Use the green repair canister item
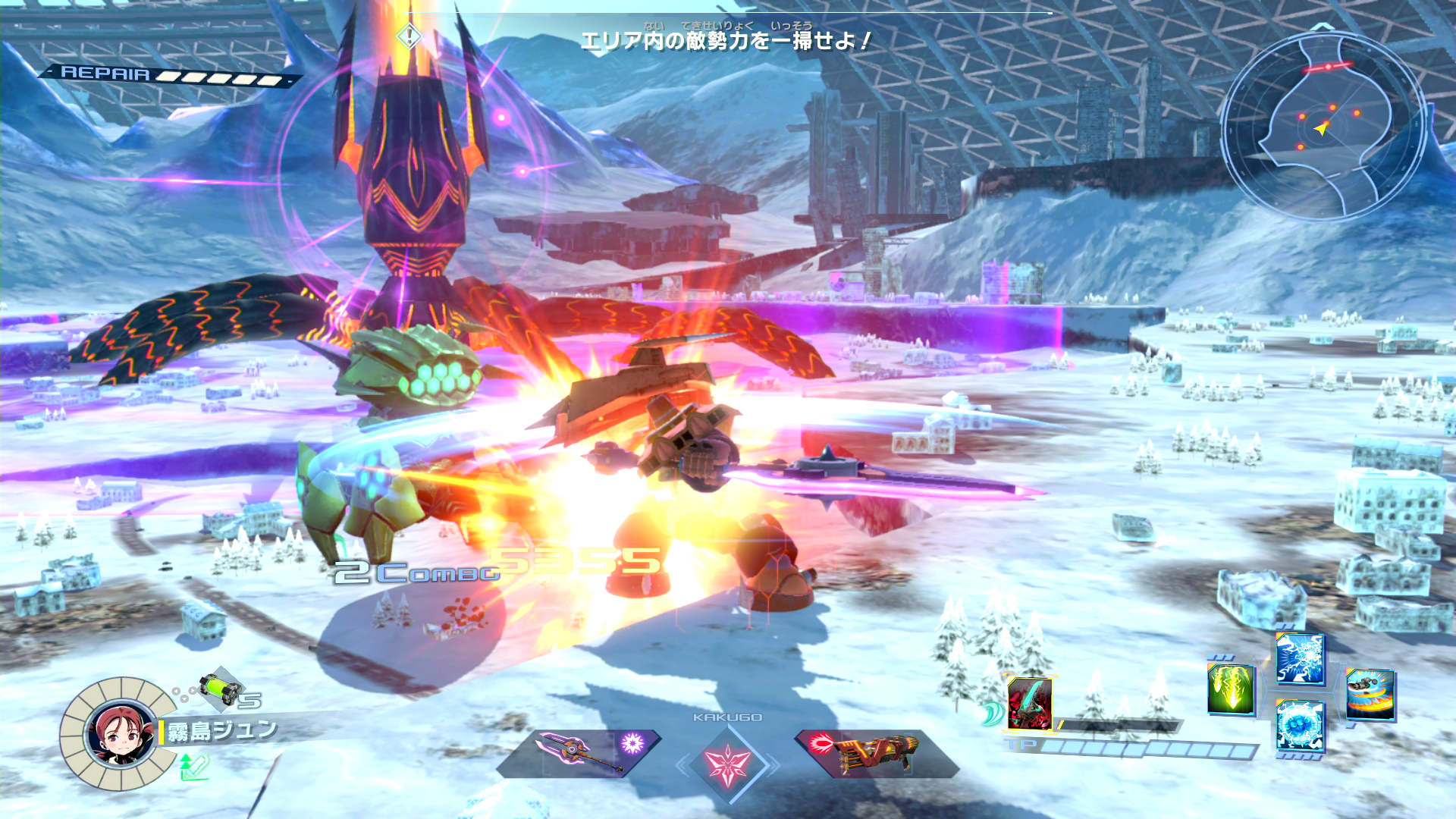This screenshot has height=819, width=1456. click(221, 687)
